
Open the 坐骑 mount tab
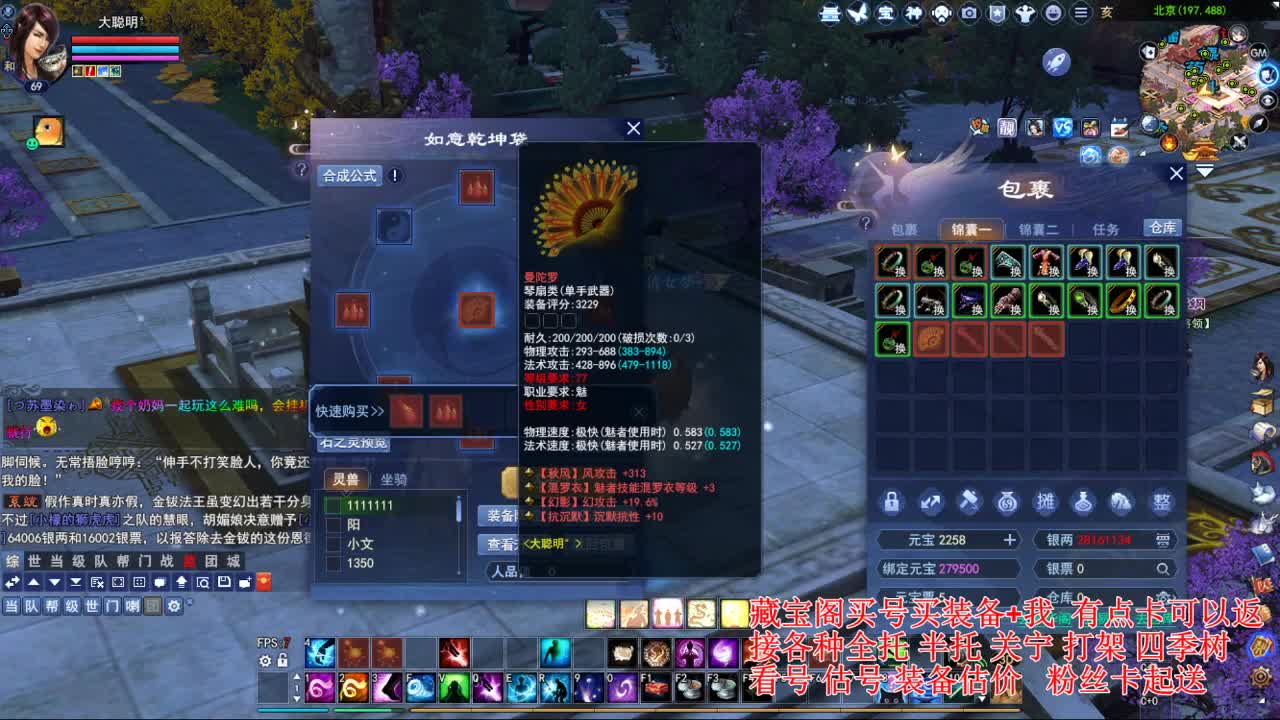395,479
